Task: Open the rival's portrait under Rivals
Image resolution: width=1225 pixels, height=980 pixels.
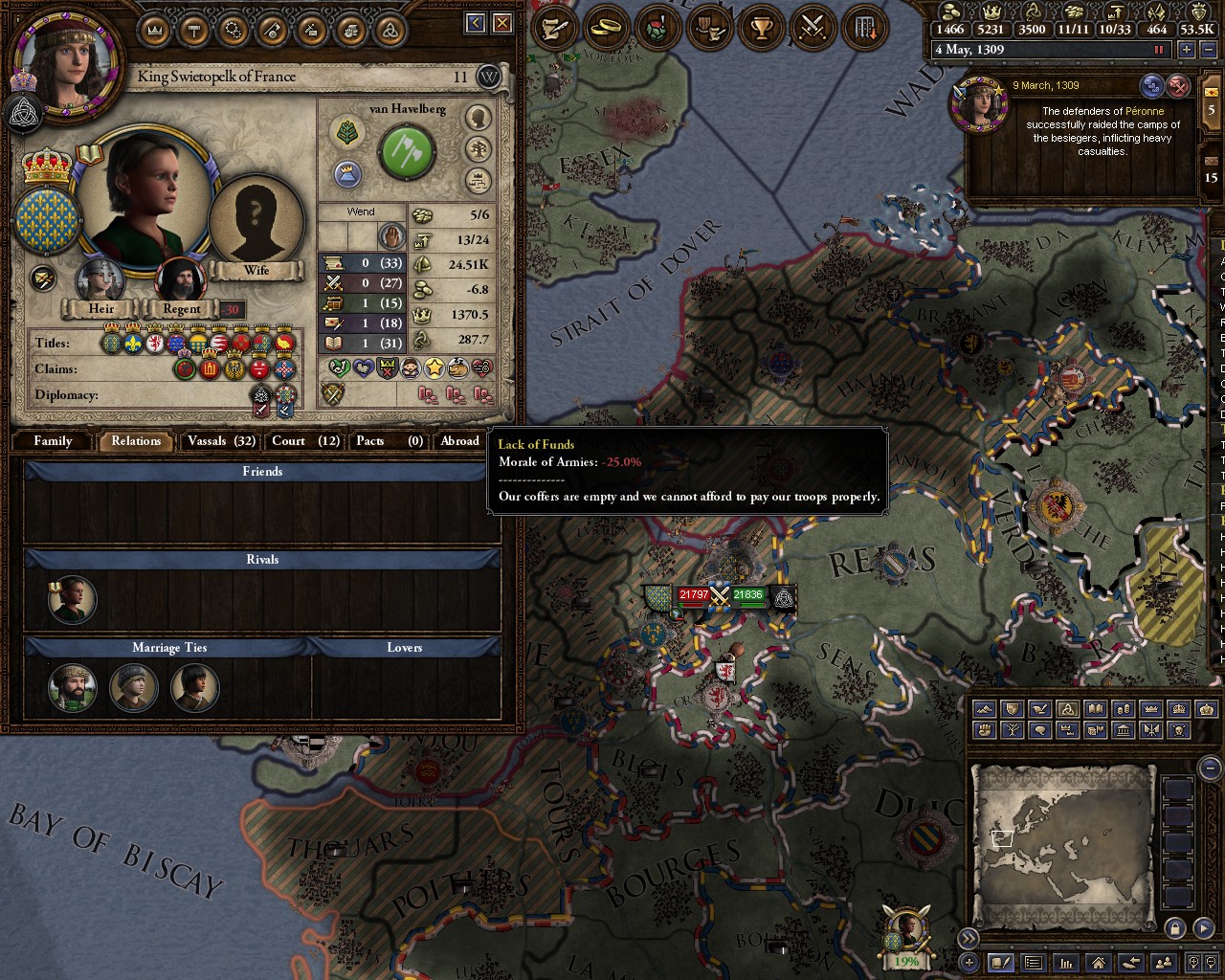Action: 72,600
